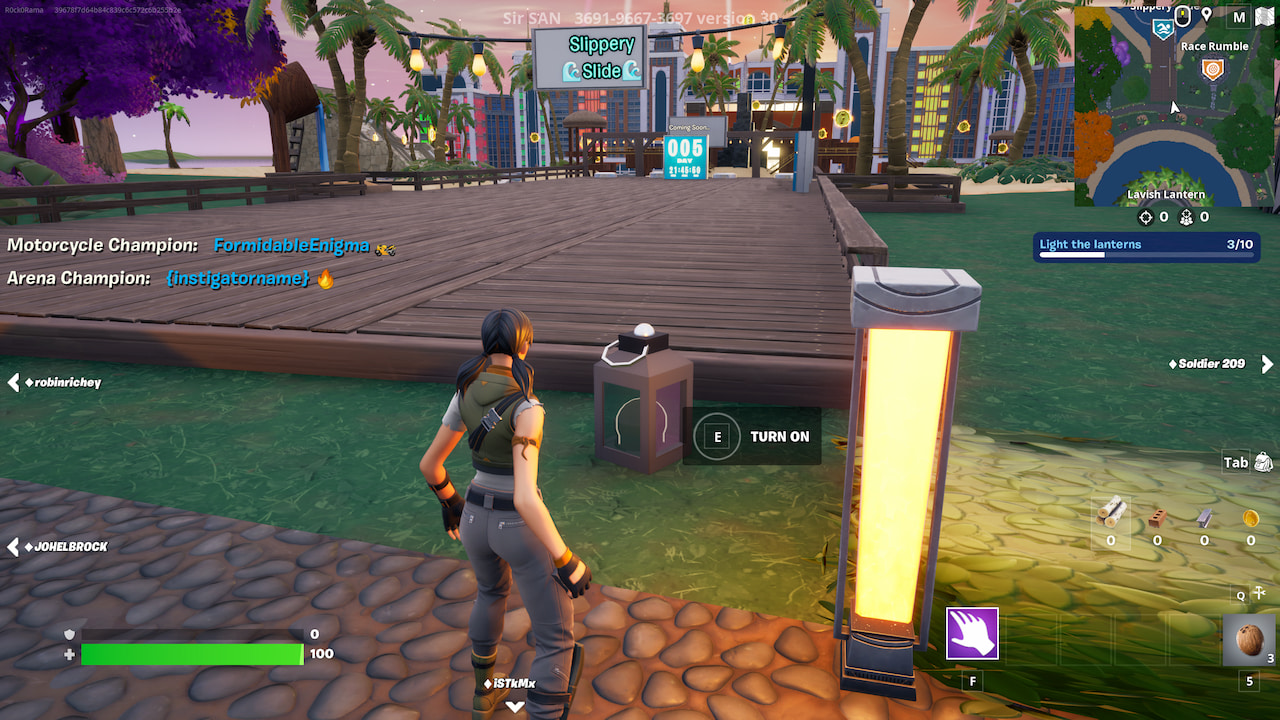Open the backpack icon next to Tab
Screen dimensions: 1280x720
click(1263, 462)
